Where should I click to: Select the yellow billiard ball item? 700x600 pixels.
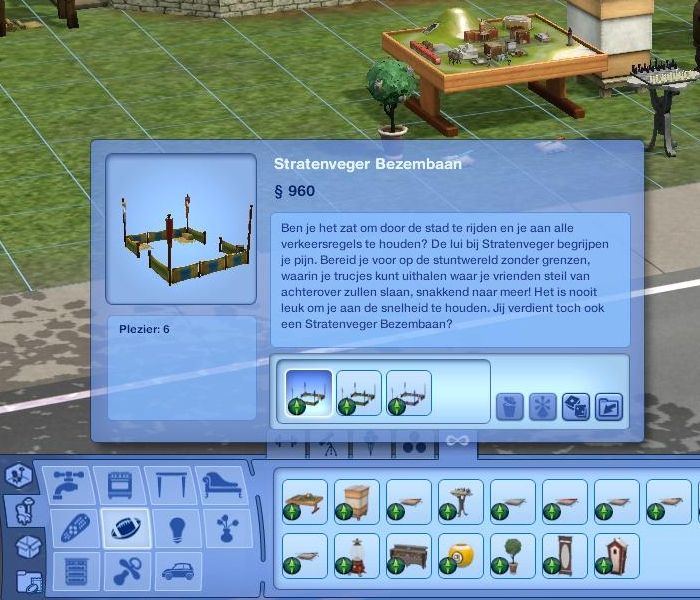(461, 556)
